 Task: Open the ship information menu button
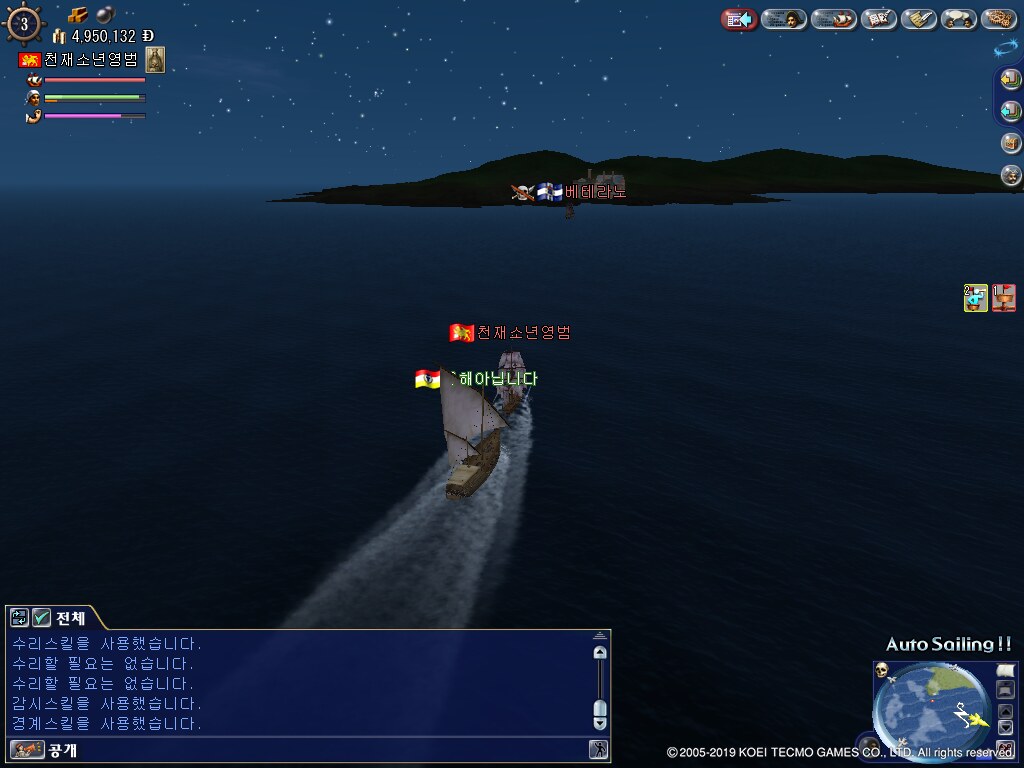[x=833, y=19]
